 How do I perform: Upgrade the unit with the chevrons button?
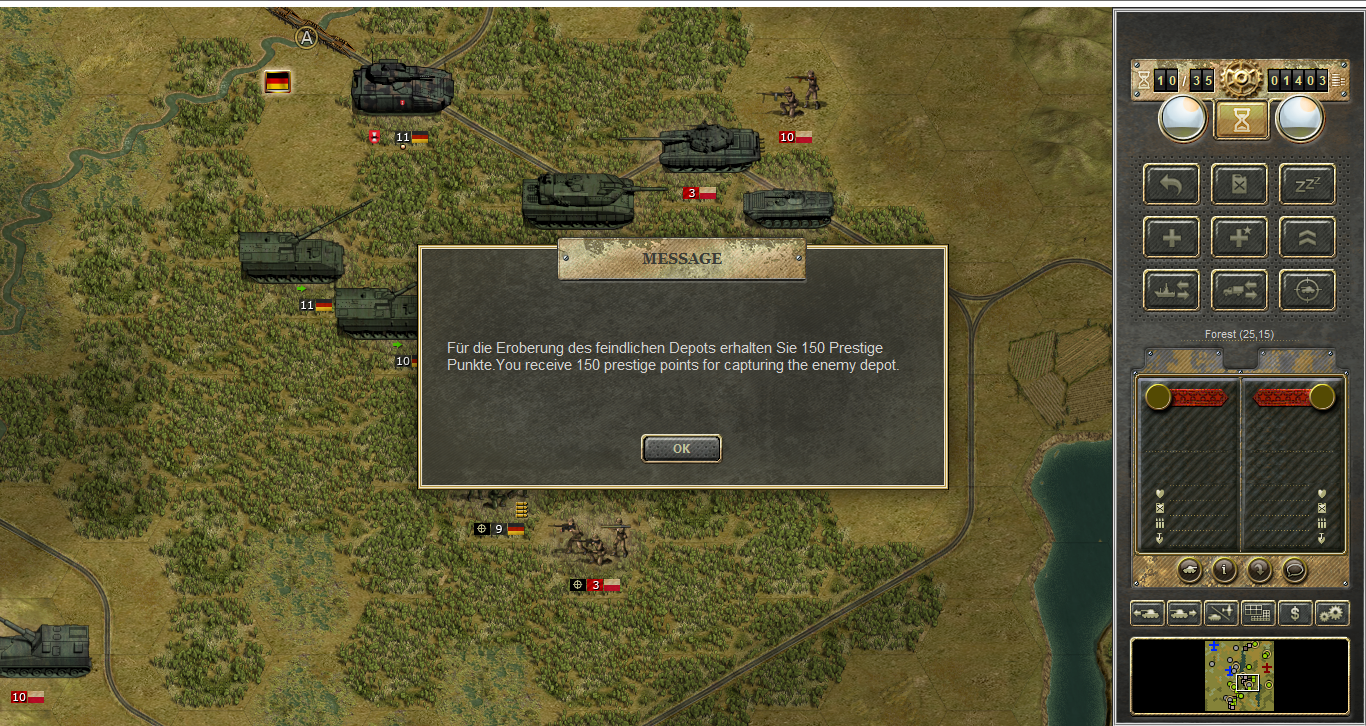tap(1307, 238)
